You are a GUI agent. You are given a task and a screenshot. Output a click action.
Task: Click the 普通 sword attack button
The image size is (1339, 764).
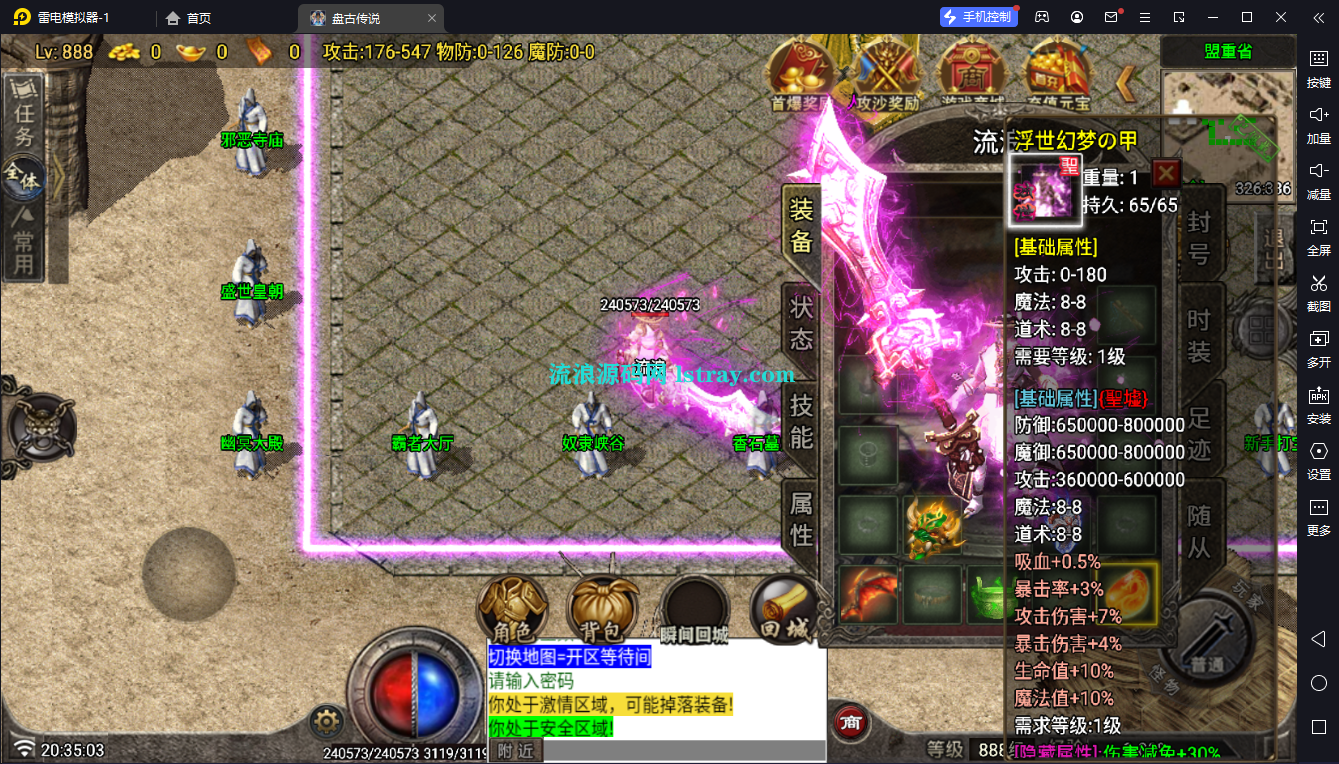1209,640
